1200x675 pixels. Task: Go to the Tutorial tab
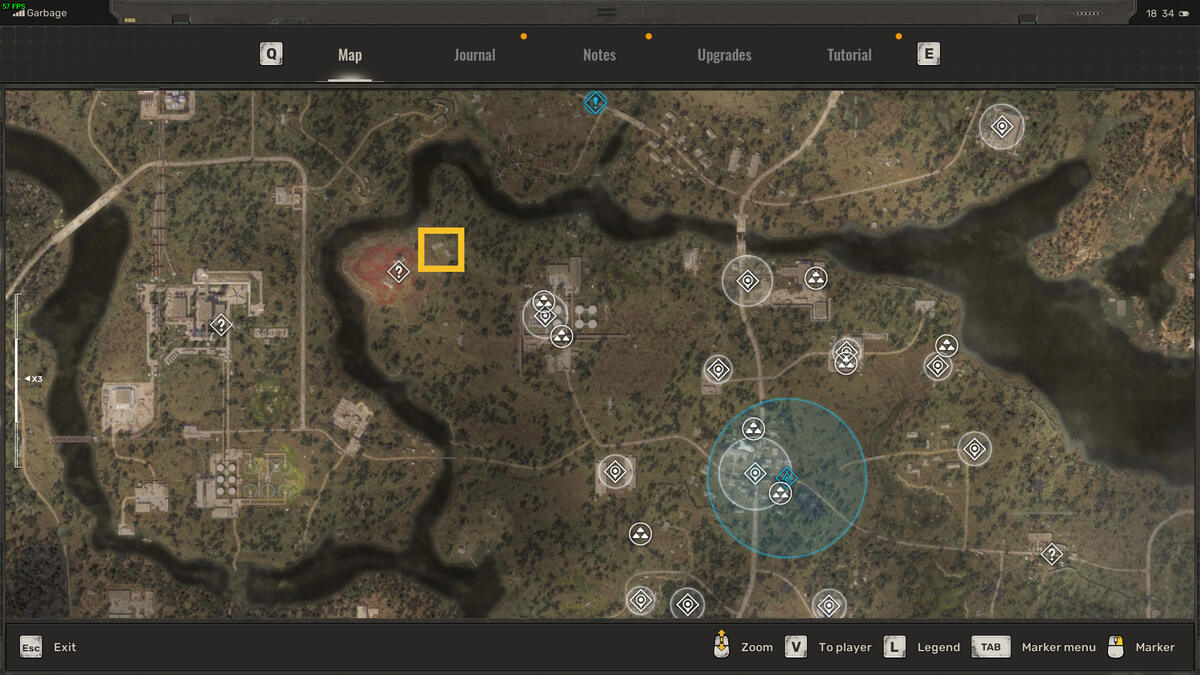coord(849,55)
